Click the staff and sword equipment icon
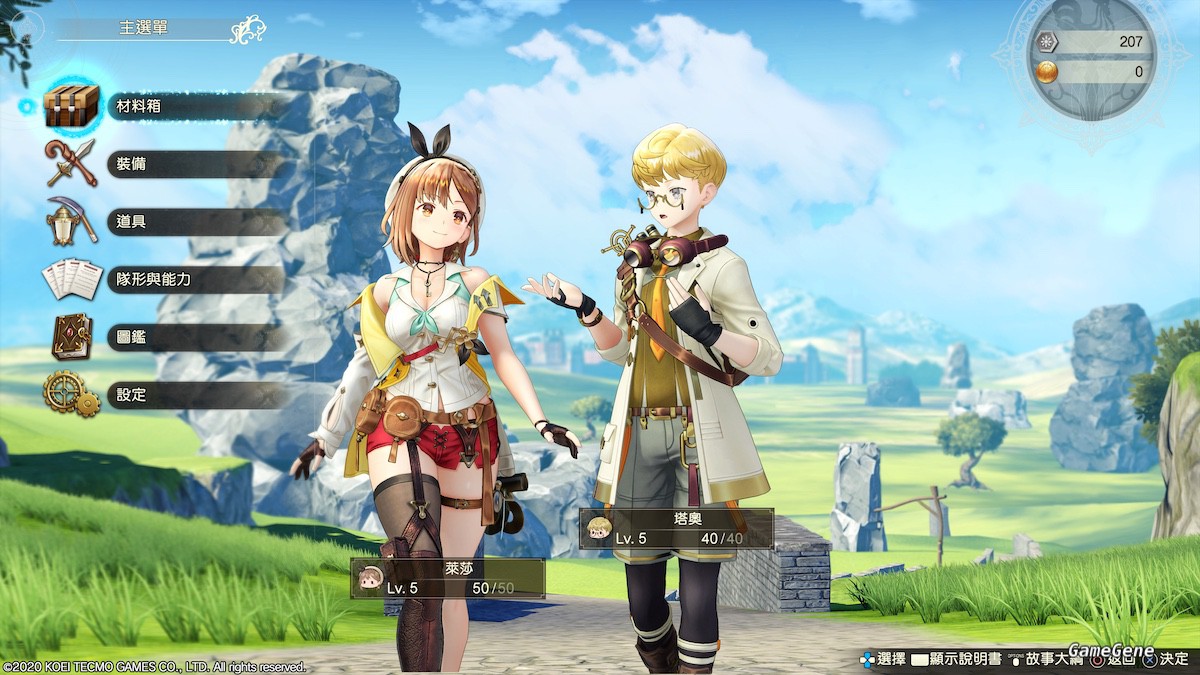The width and height of the screenshot is (1200, 675). tap(72, 163)
